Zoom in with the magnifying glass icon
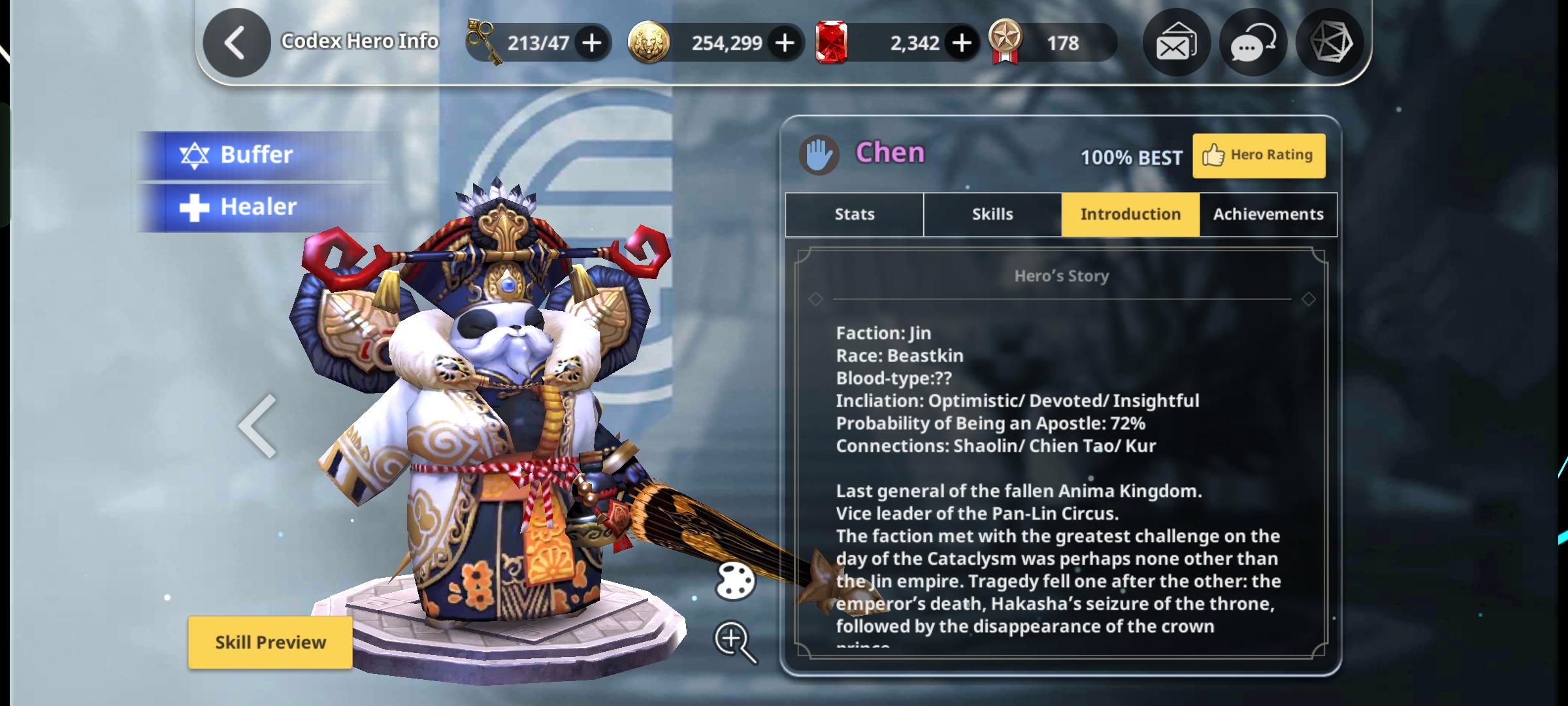This screenshot has height=706, width=1568. 735,641
